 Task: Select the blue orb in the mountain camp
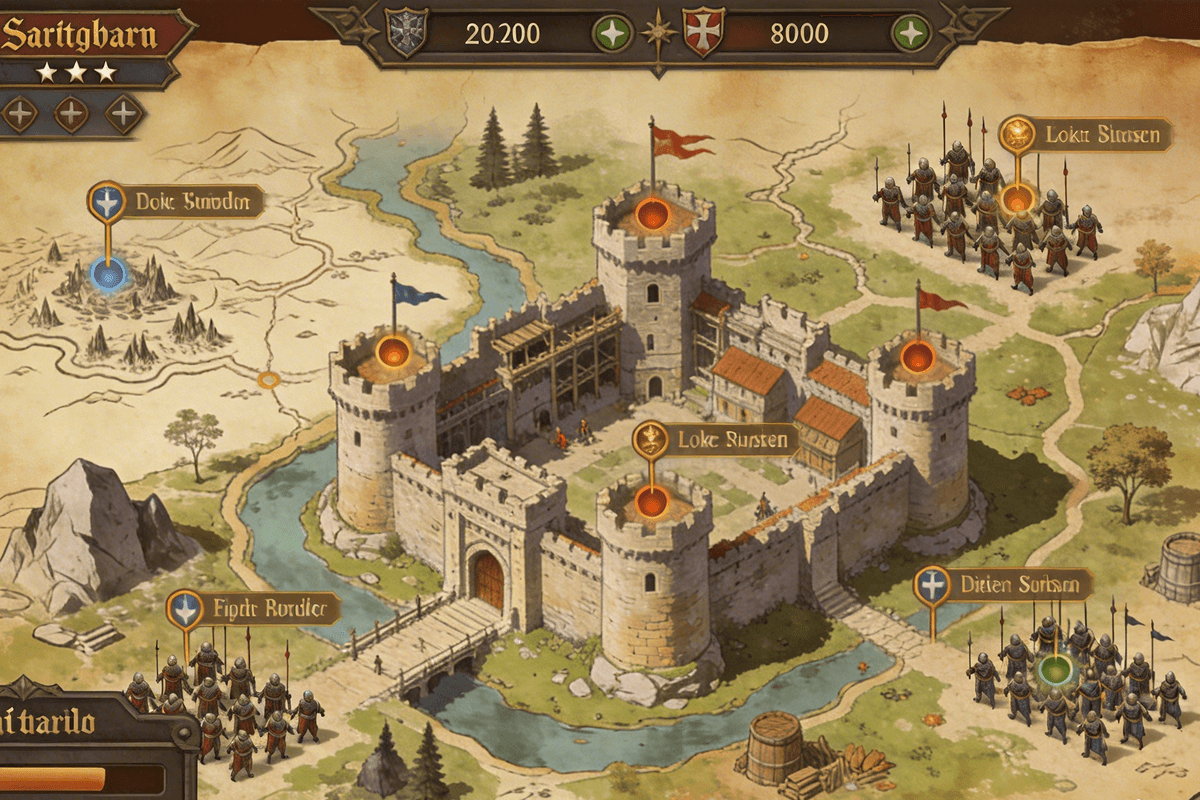pos(108,271)
